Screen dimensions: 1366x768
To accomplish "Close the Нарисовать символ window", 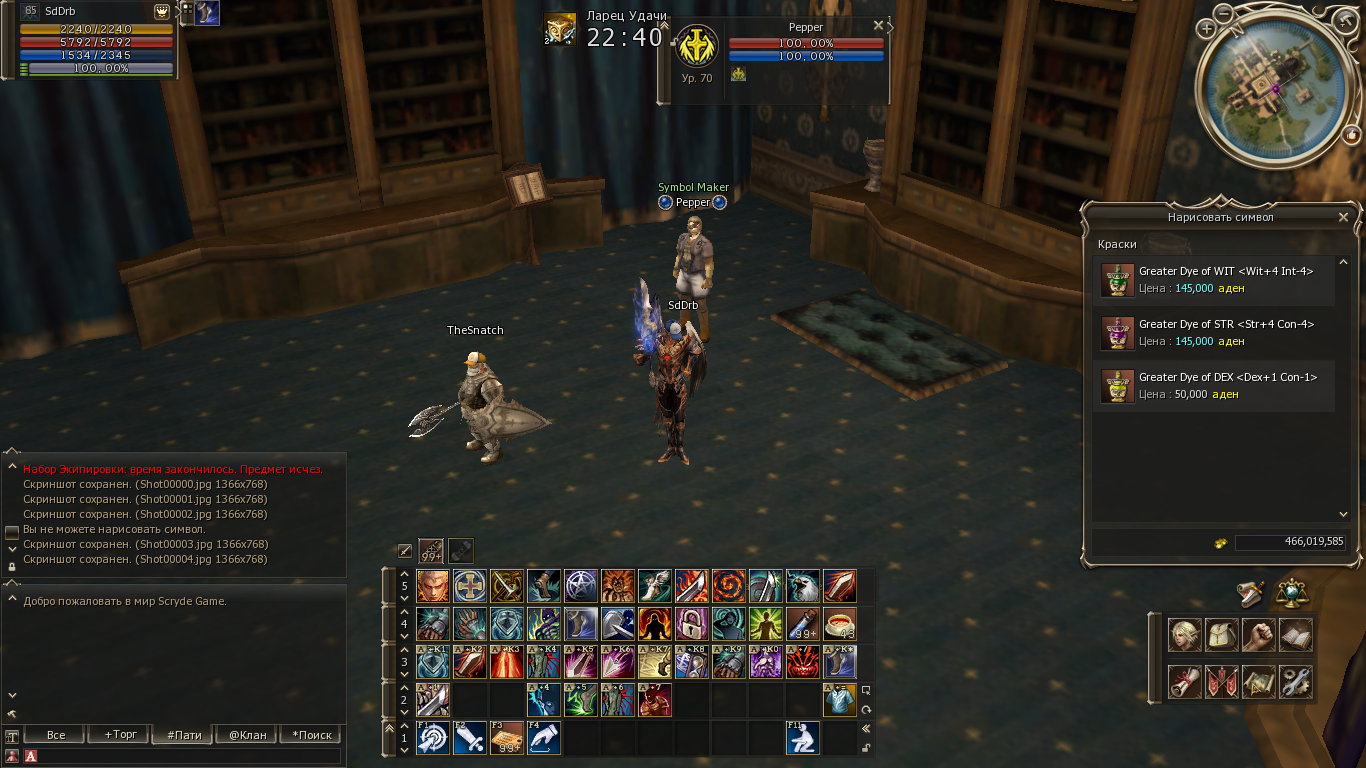I will pyautogui.click(x=1343, y=217).
